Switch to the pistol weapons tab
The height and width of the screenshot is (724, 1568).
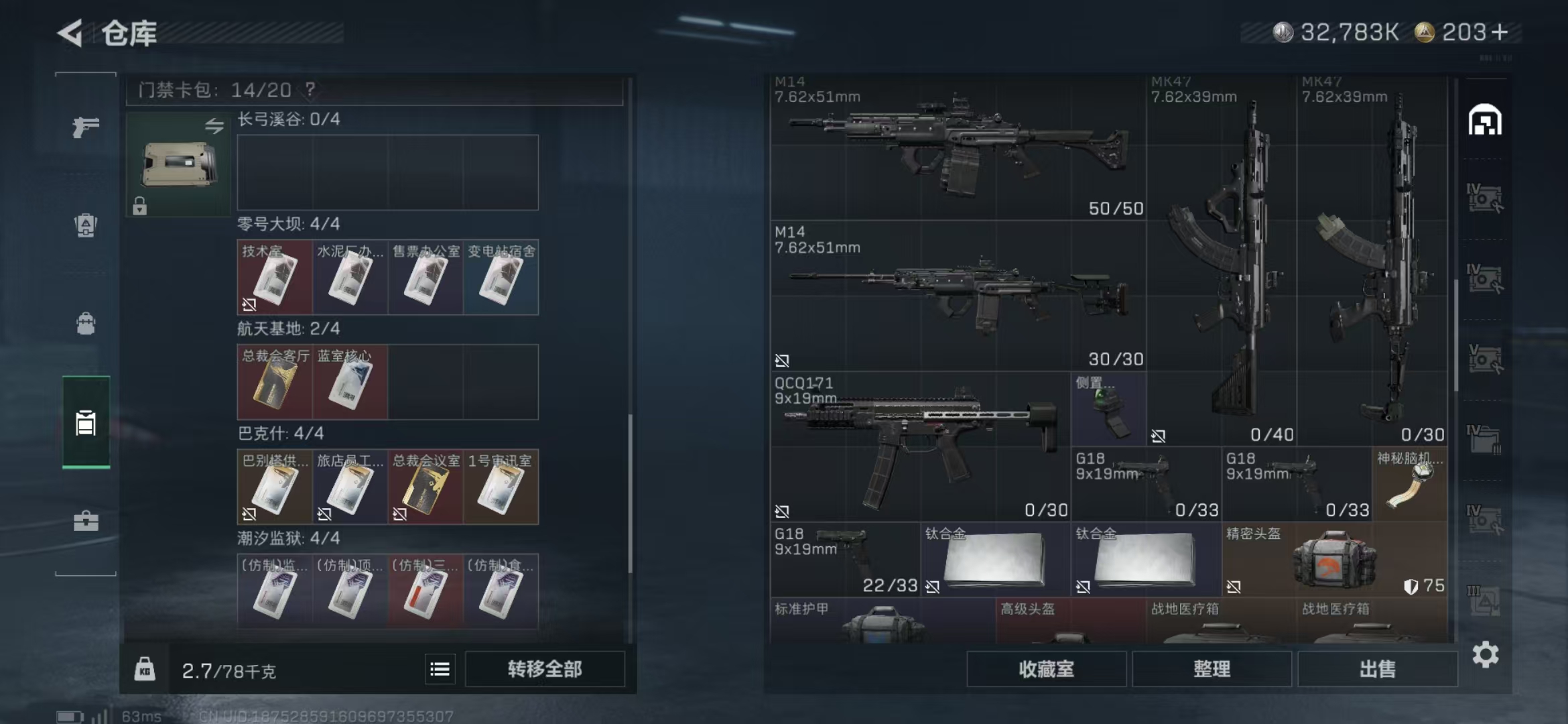(x=86, y=127)
